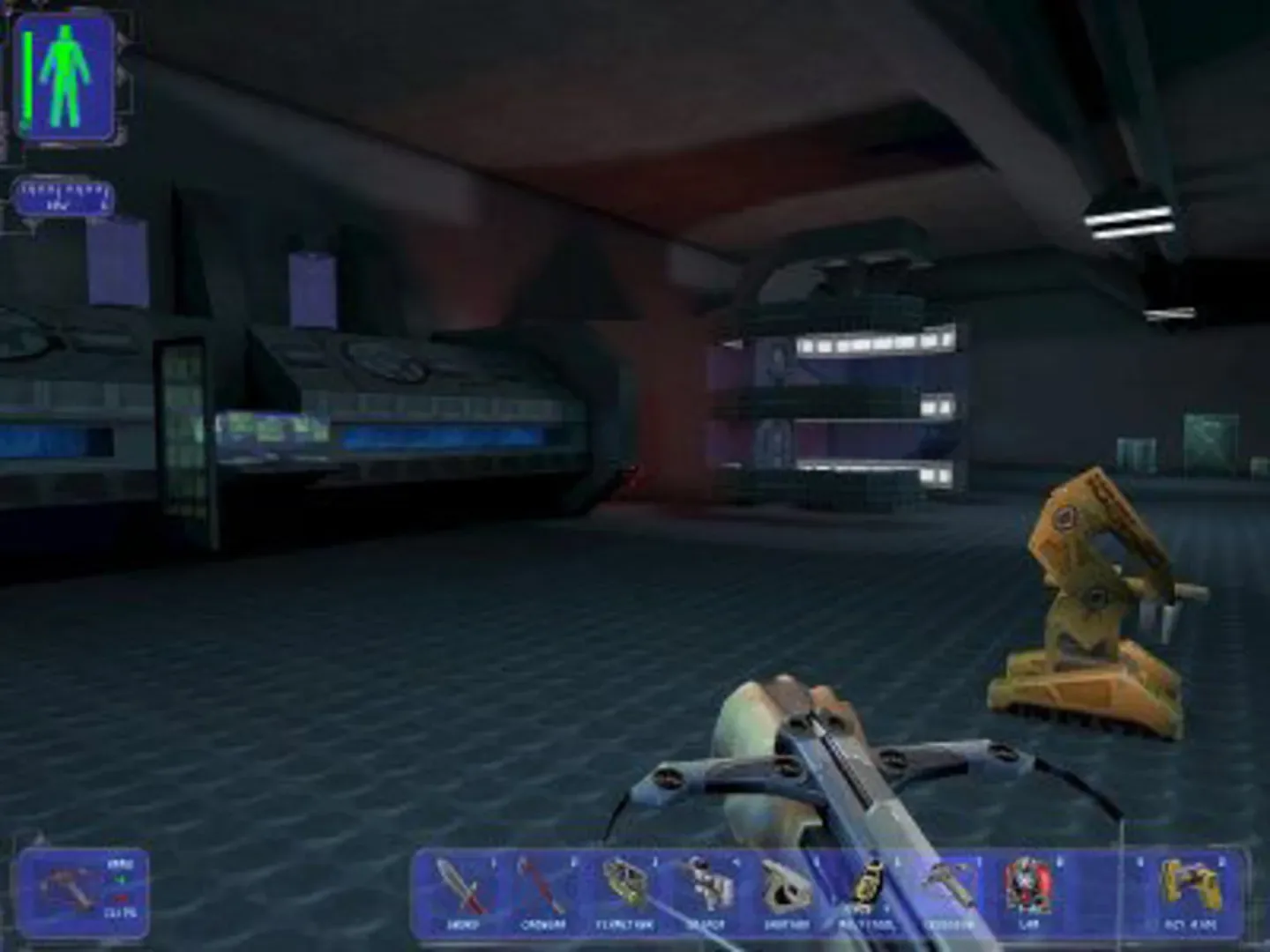Select the Multitool slot
The width and height of the screenshot is (1270, 952).
point(867,886)
